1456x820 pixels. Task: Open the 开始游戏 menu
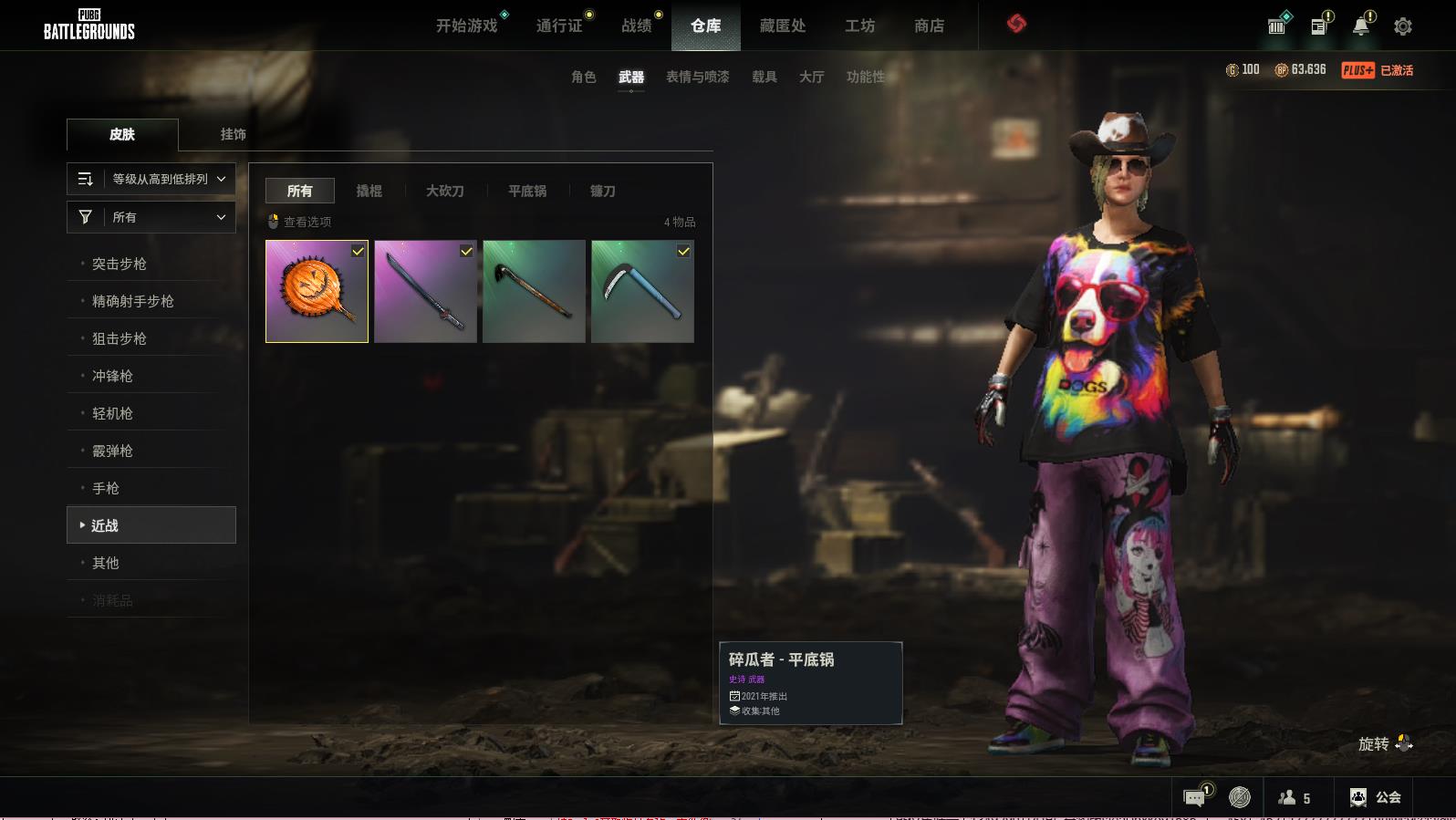coord(466,26)
